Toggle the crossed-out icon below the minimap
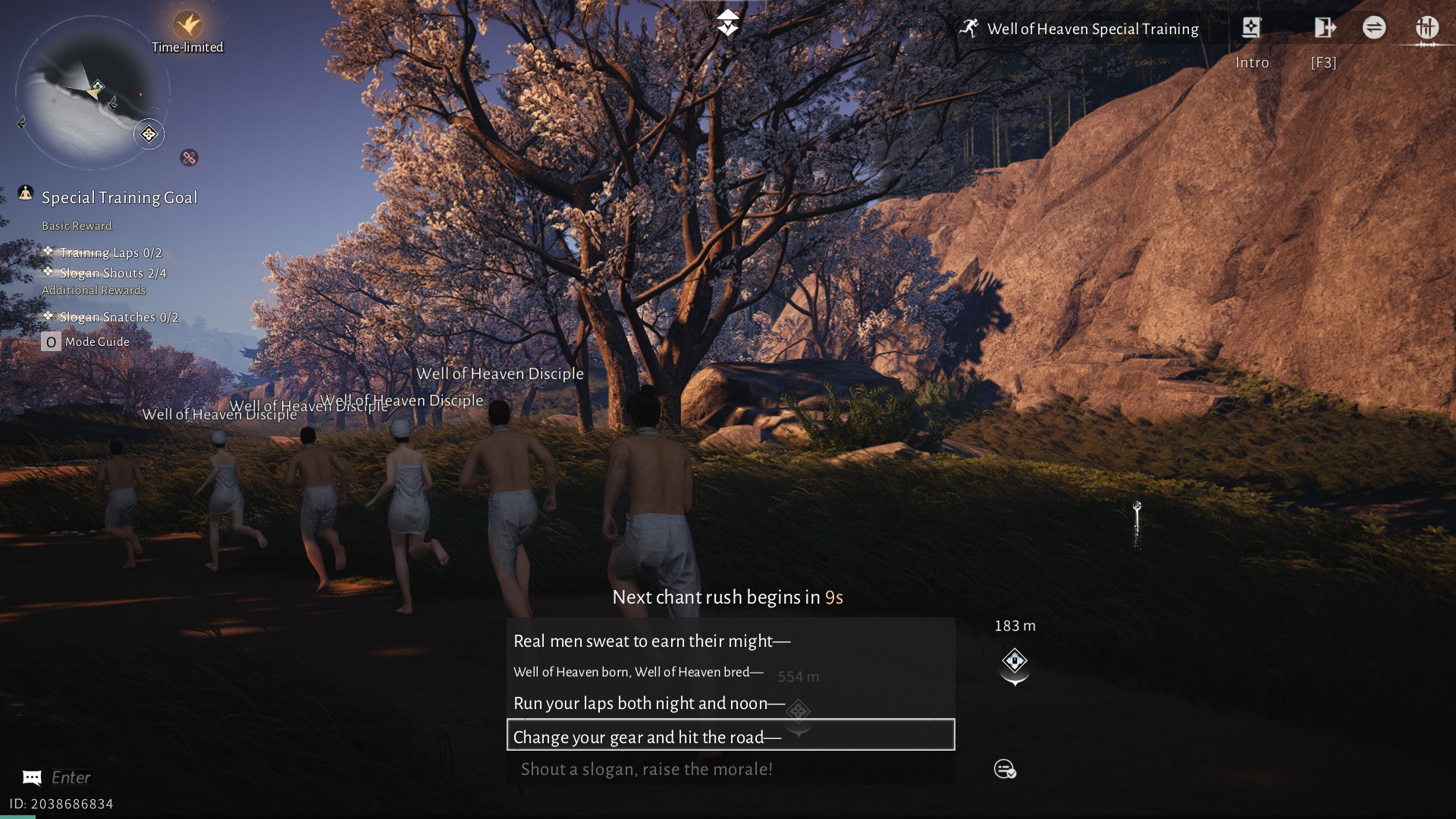 tap(189, 158)
